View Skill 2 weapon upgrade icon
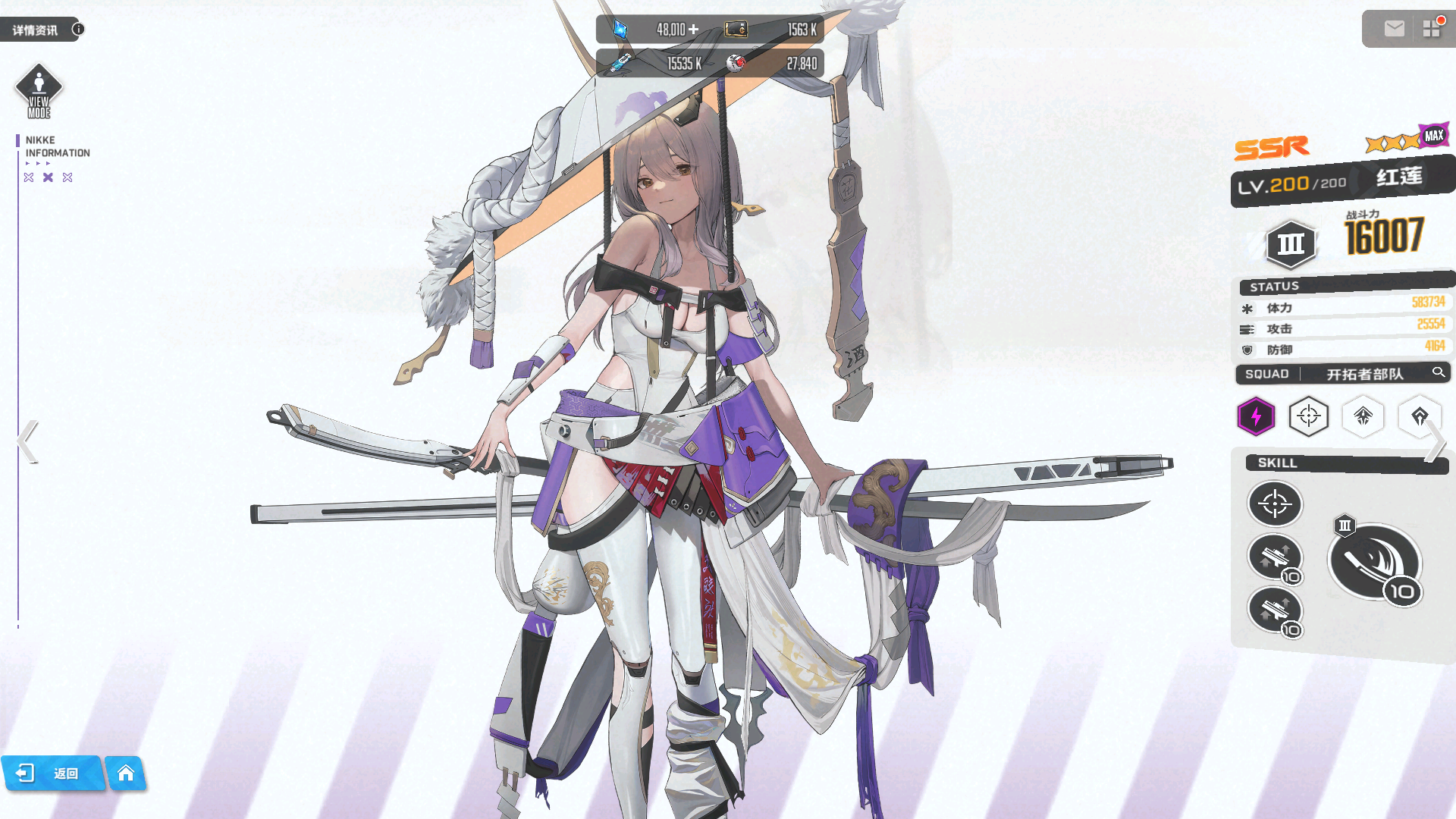The width and height of the screenshot is (1456, 819). (1274, 556)
